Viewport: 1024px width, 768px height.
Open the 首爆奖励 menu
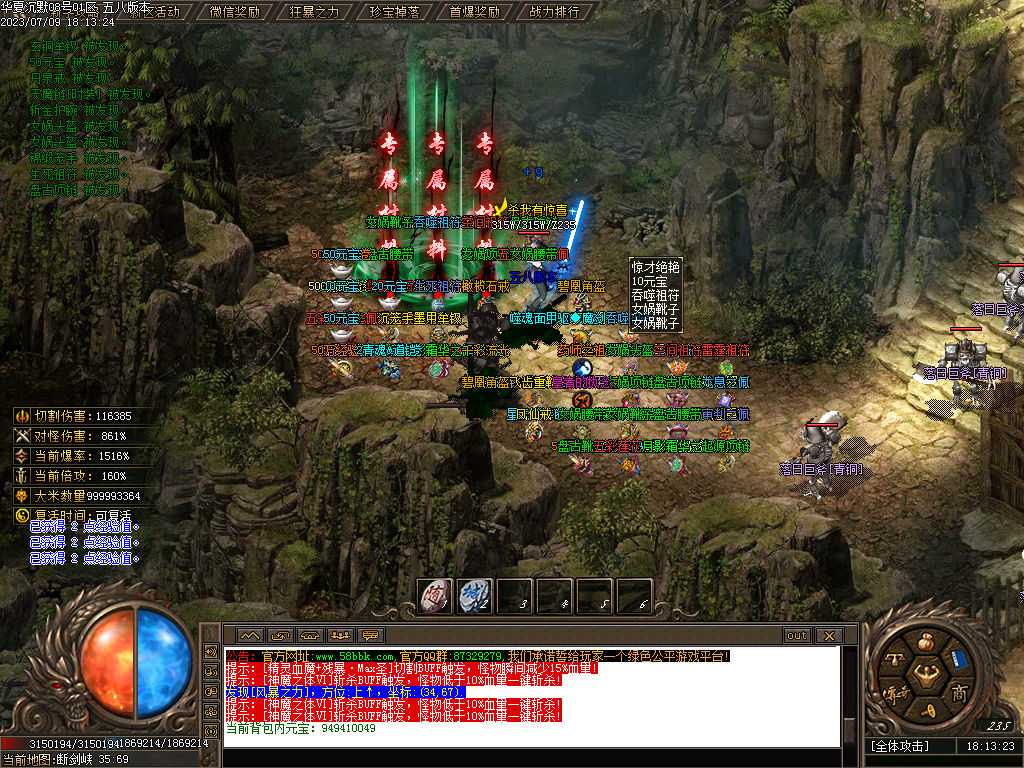click(x=473, y=12)
